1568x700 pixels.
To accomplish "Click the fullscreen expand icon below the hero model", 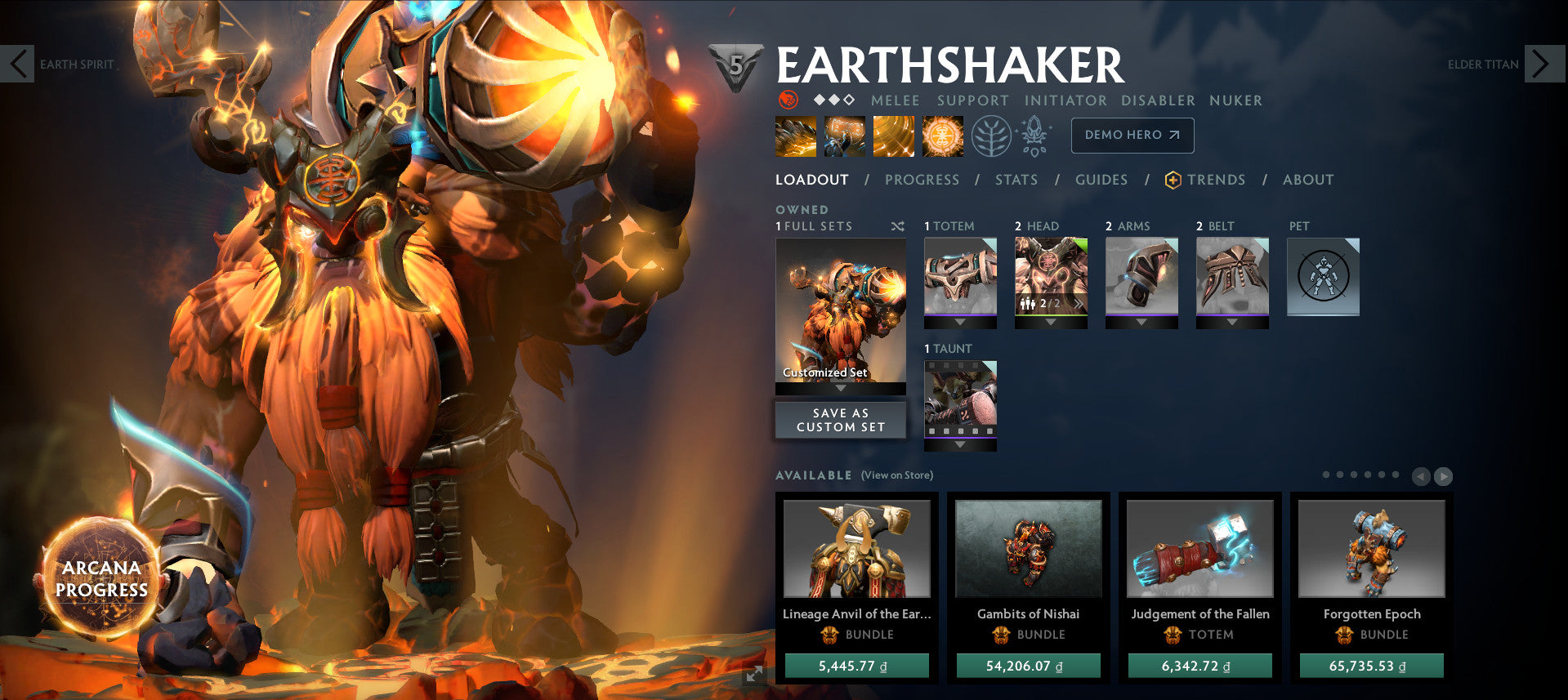I will coord(753,675).
